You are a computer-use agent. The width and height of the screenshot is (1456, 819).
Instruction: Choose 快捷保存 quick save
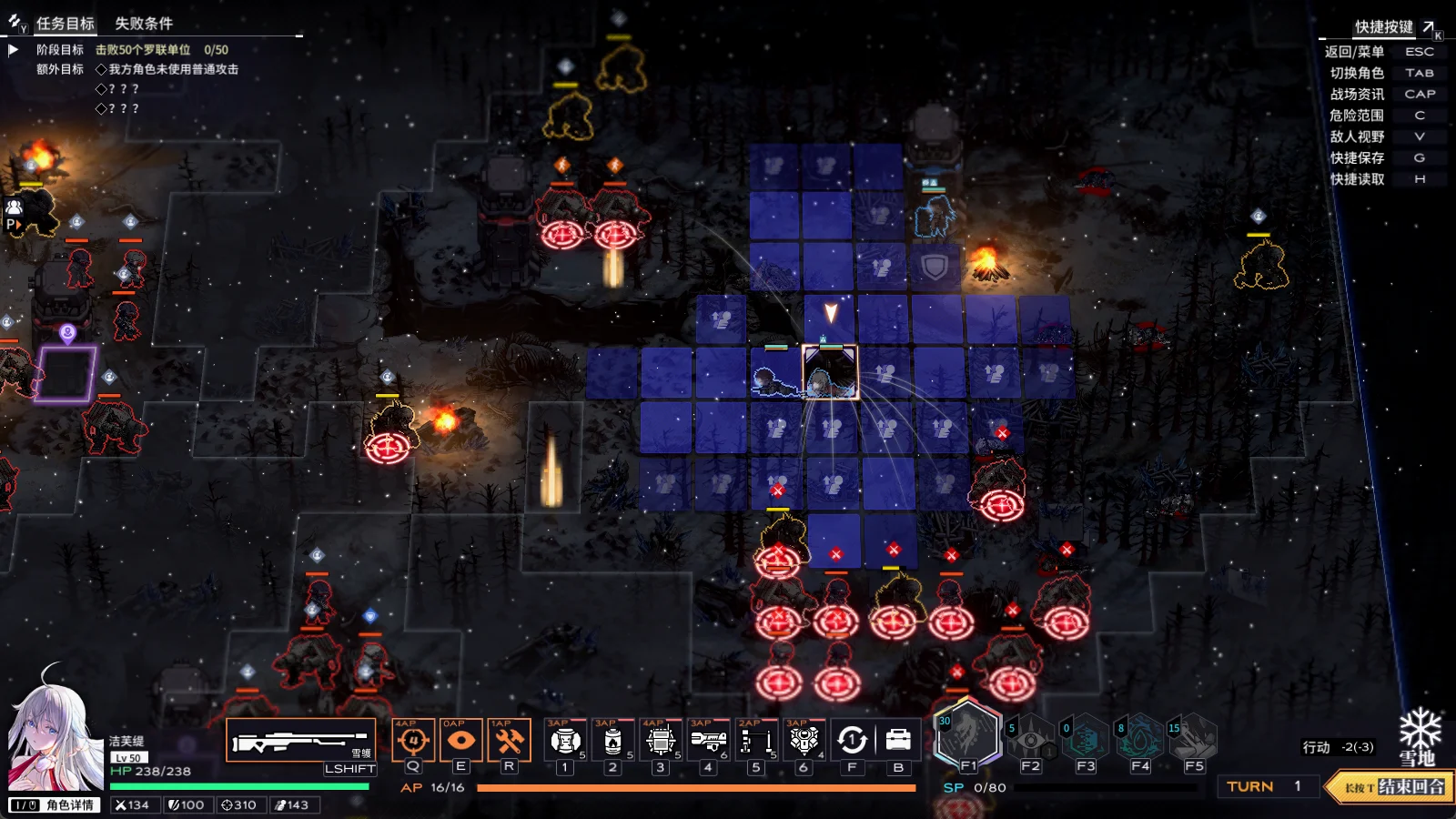1357,158
